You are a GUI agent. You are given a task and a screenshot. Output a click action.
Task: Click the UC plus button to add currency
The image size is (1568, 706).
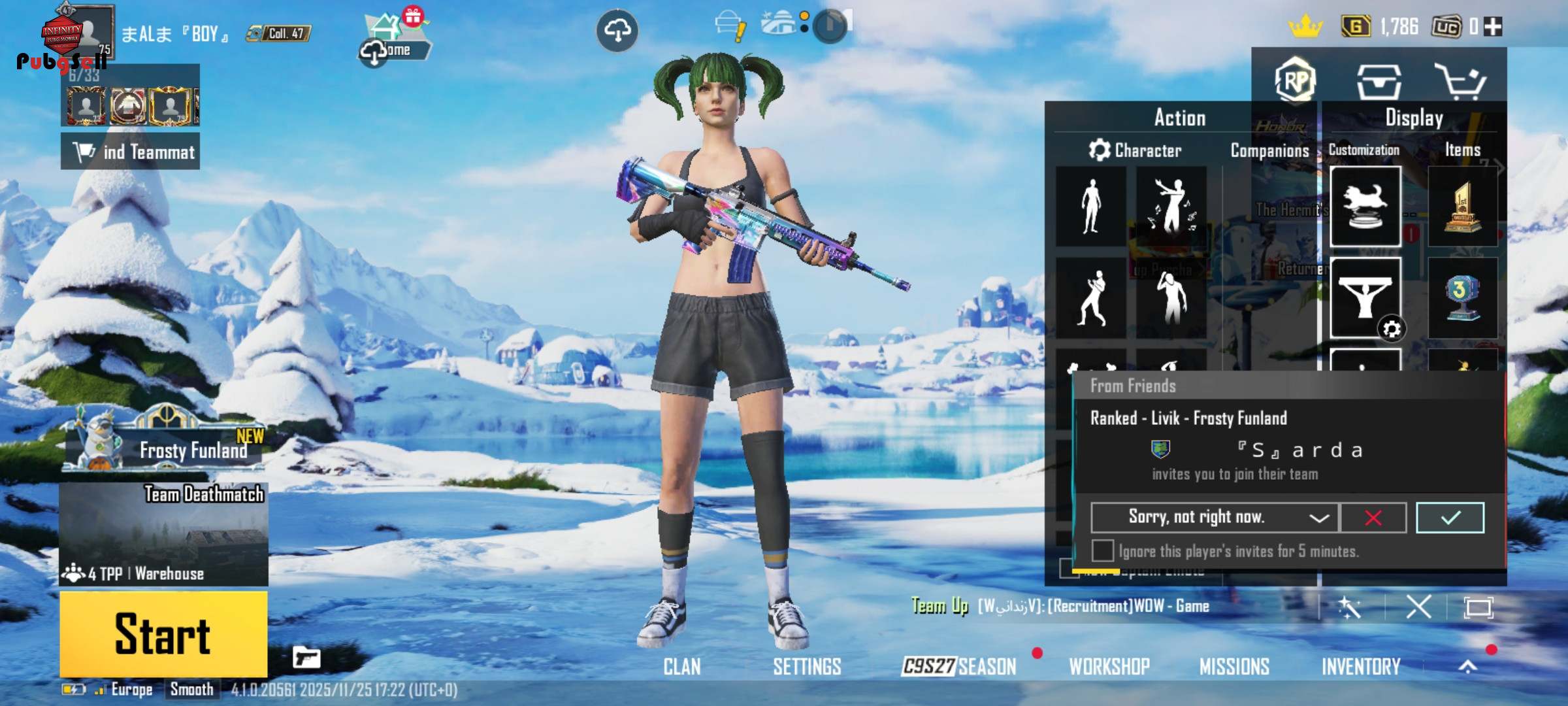click(1493, 27)
